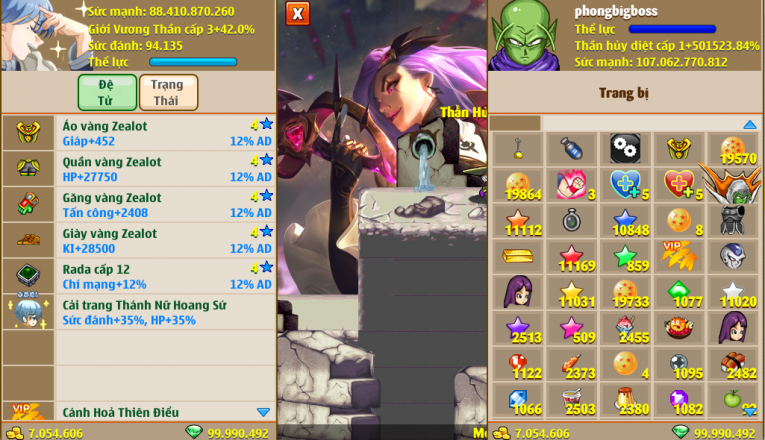Viewport: 765px width, 440px height.
Task: Switch to the Đệ Tử tab
Action: (106, 92)
